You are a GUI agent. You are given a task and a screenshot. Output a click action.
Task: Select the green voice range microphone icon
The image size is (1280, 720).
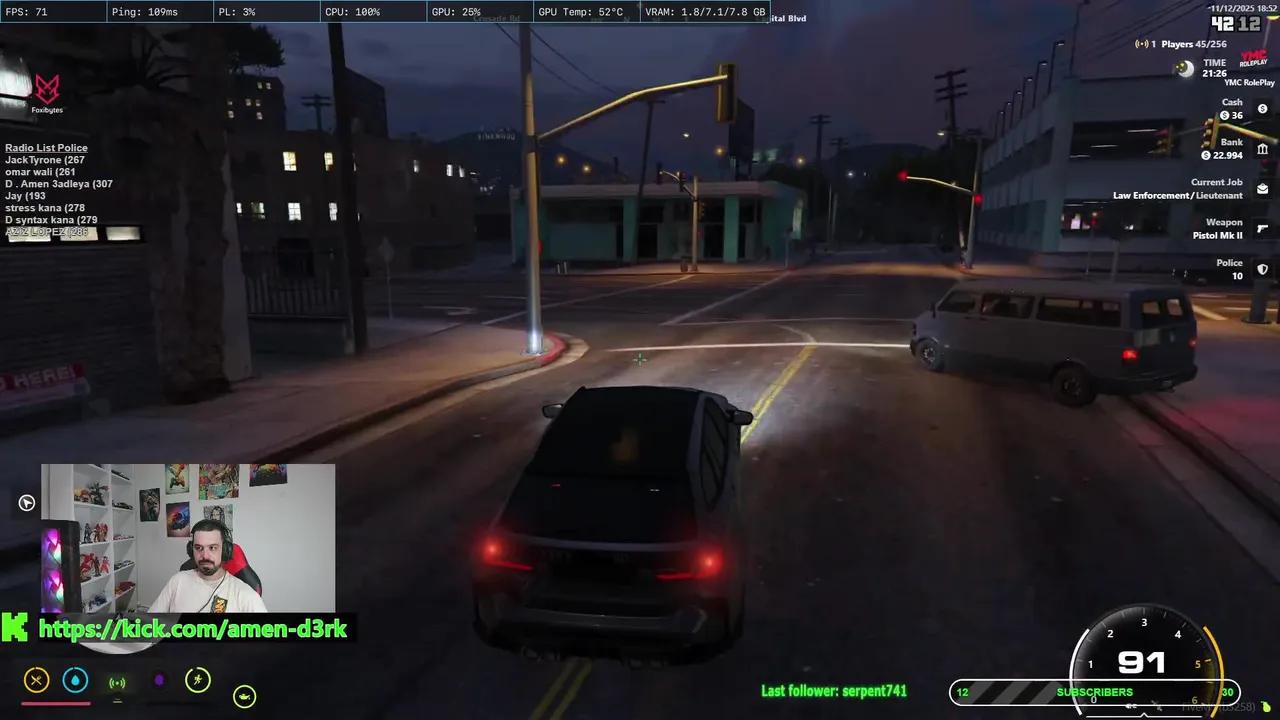[x=118, y=683]
